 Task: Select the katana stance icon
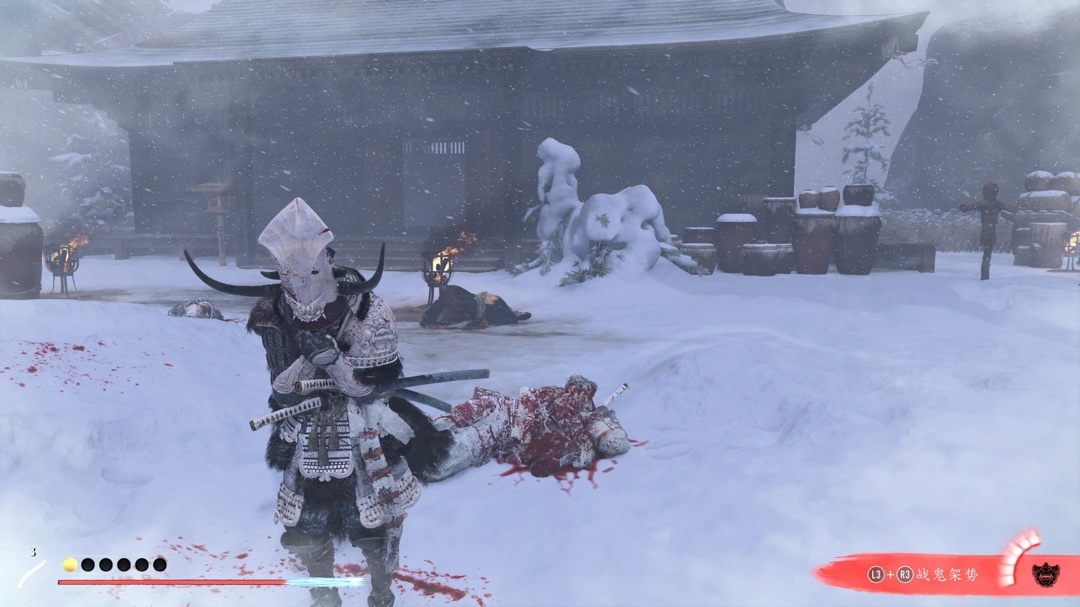click(x=32, y=573)
